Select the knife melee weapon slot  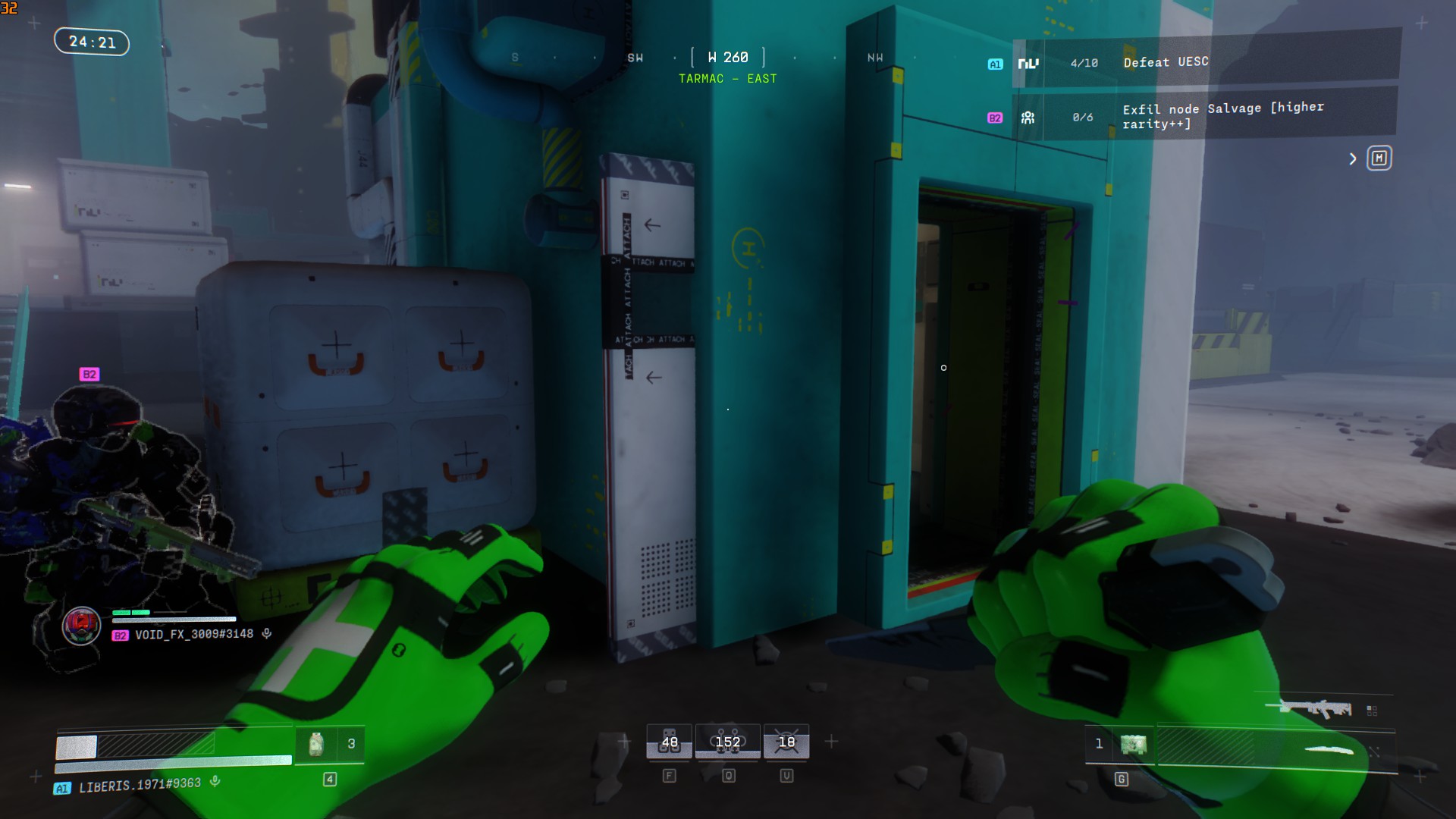[x=1329, y=751]
